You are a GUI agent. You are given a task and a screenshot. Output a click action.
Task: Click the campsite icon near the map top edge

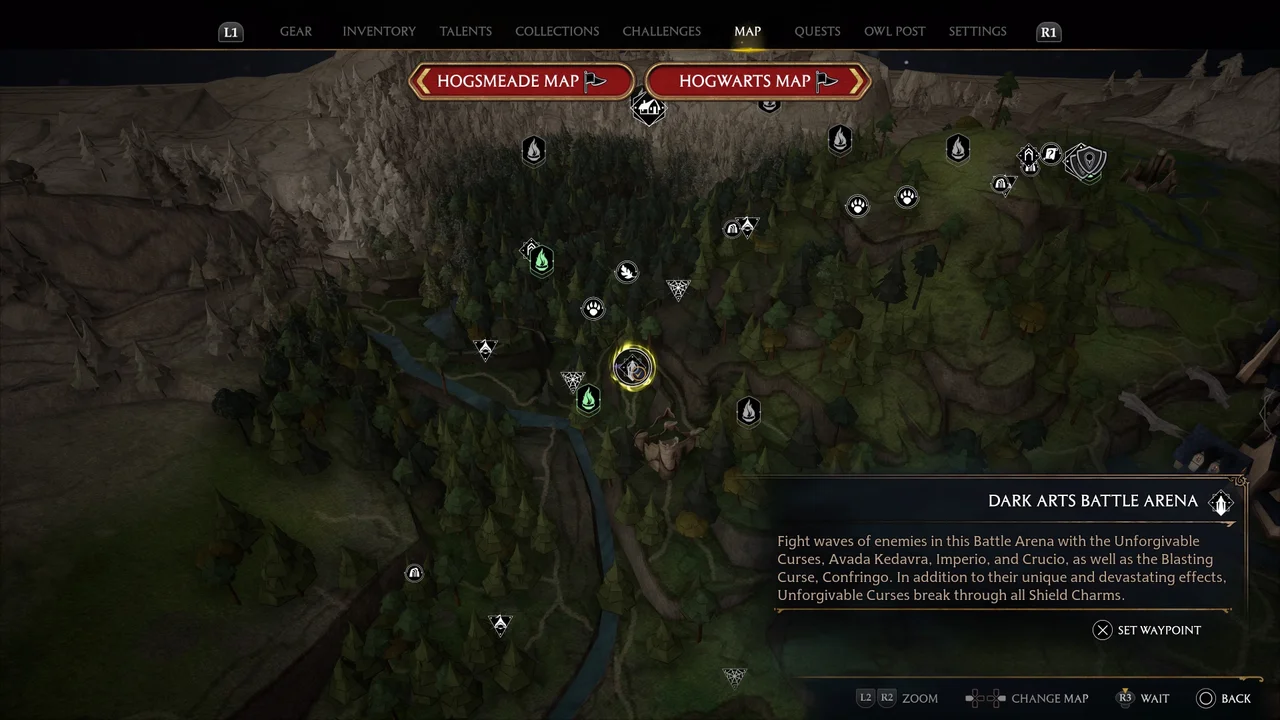[649, 110]
